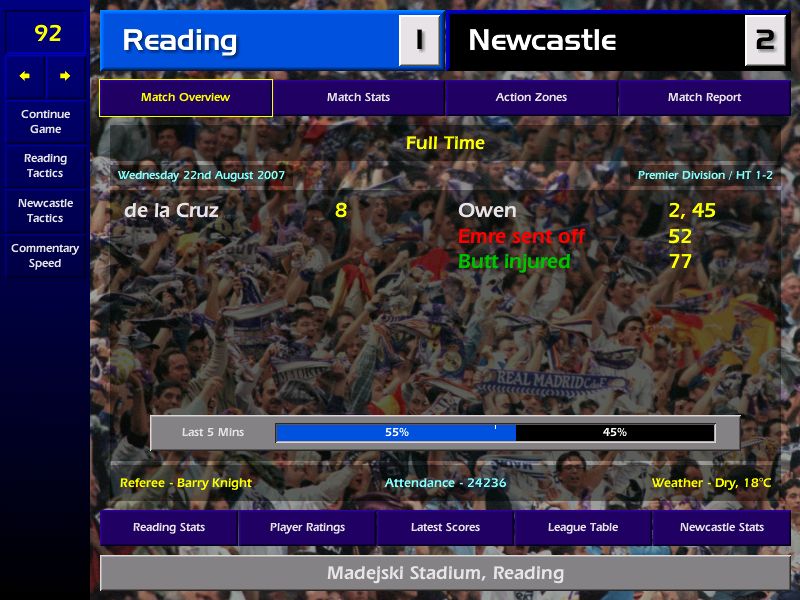View Reading Stats
800x600 pixels.
click(x=169, y=528)
